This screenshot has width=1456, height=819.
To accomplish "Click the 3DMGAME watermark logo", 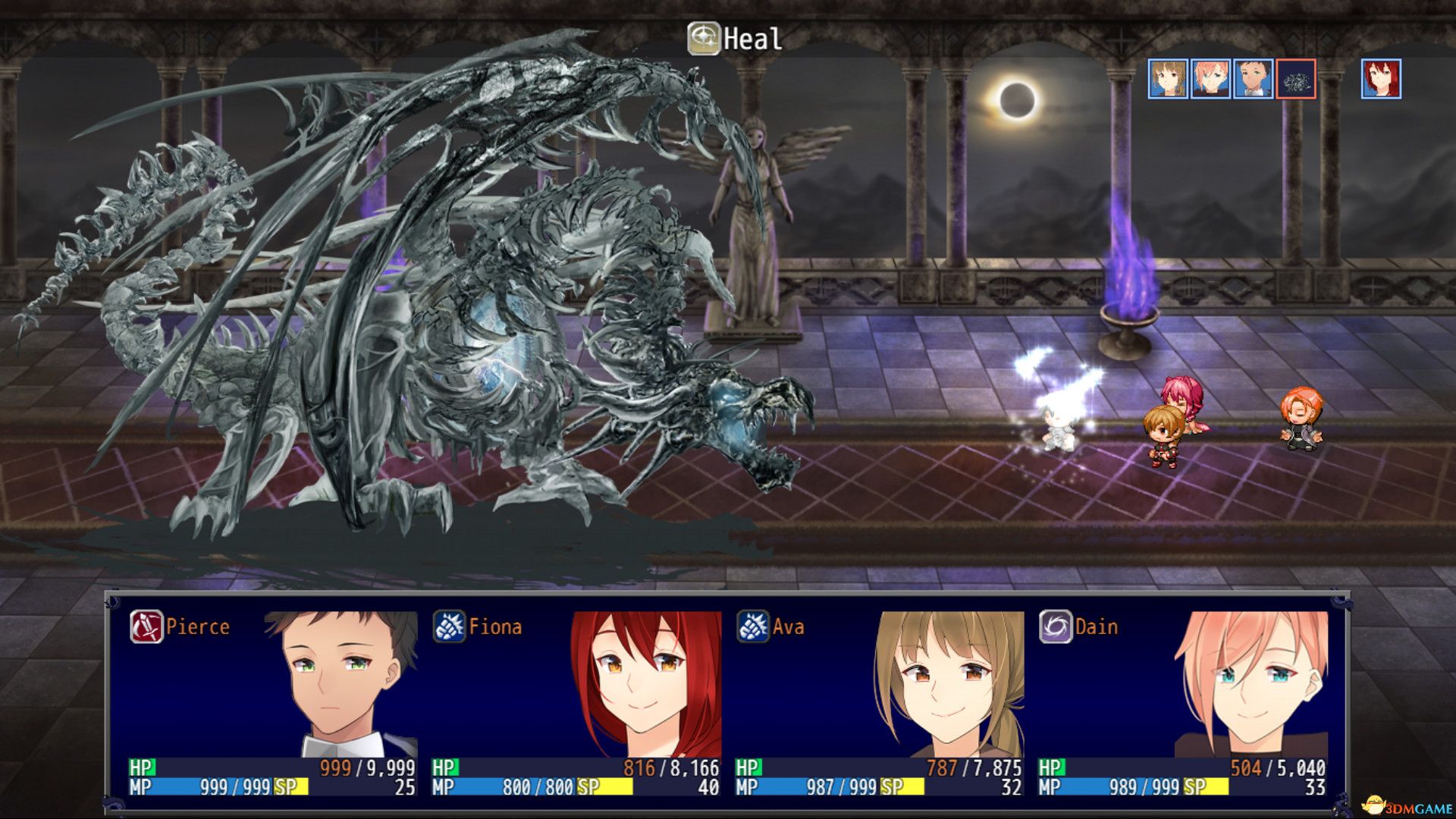I will [1402, 806].
